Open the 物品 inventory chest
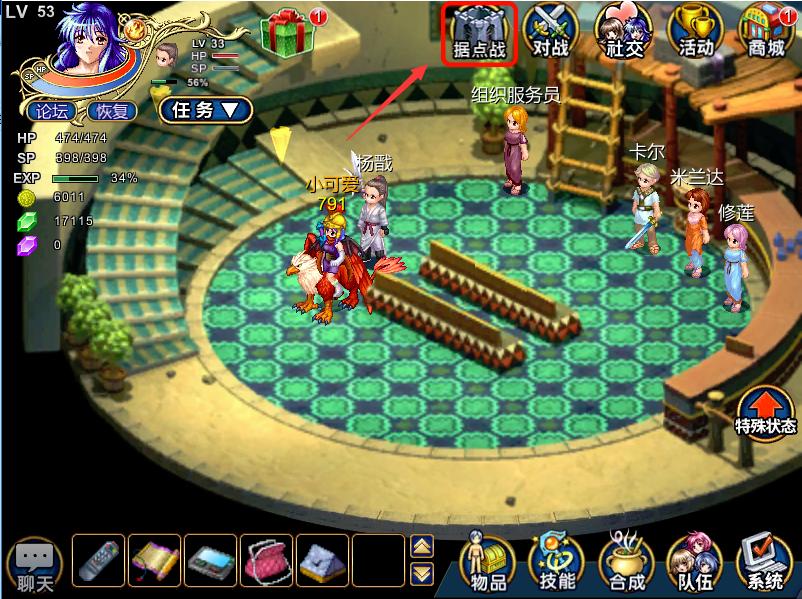This screenshot has width=802, height=599. pyautogui.click(x=490, y=562)
